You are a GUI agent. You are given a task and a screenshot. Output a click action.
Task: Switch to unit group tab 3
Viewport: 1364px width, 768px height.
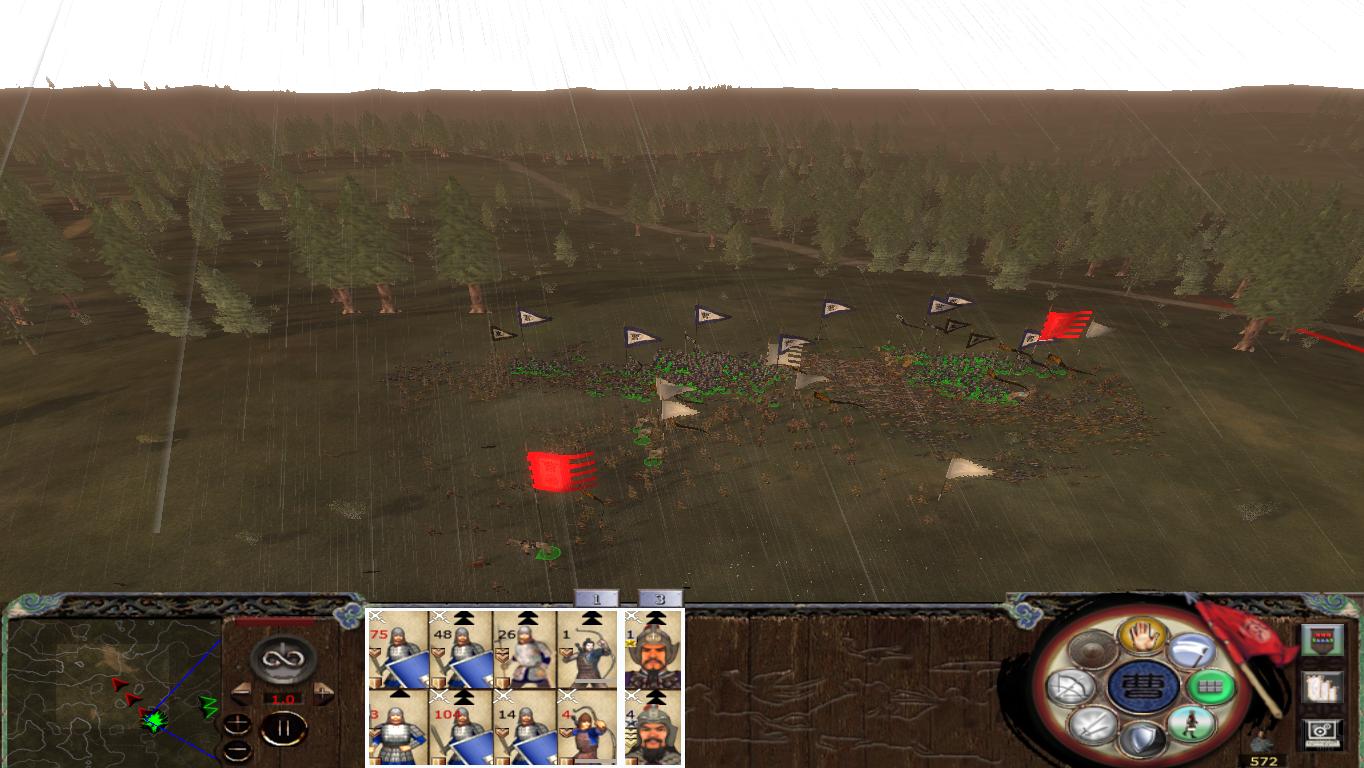[x=659, y=597]
